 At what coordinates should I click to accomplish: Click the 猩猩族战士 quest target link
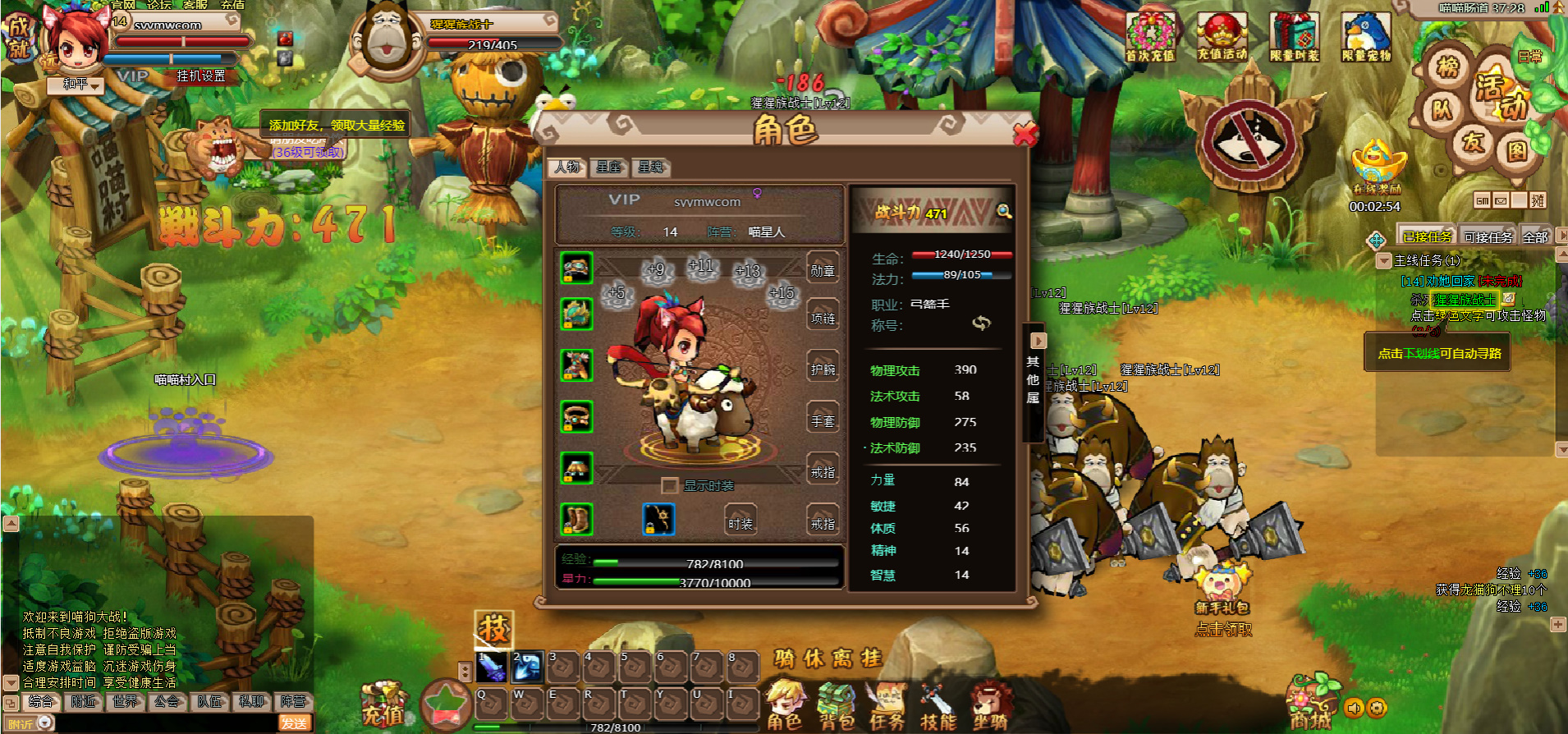coord(1464,300)
